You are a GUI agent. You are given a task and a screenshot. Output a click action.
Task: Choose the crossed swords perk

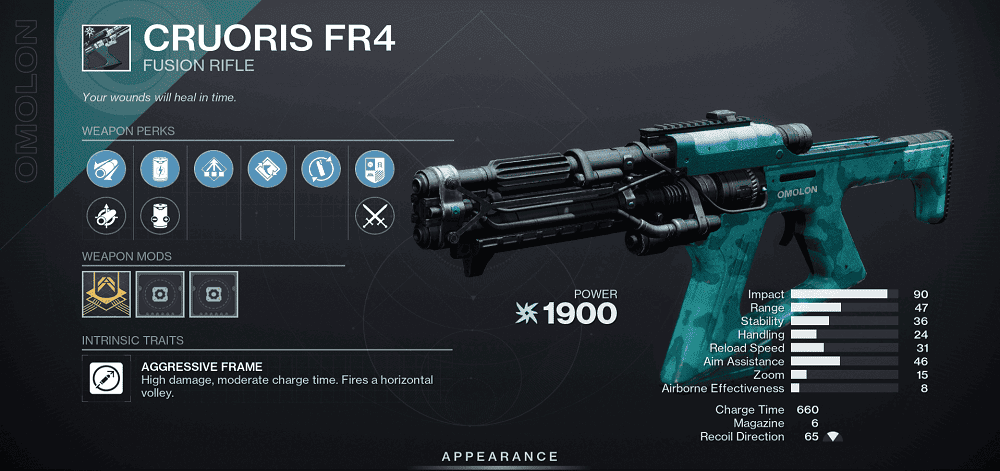(x=372, y=213)
